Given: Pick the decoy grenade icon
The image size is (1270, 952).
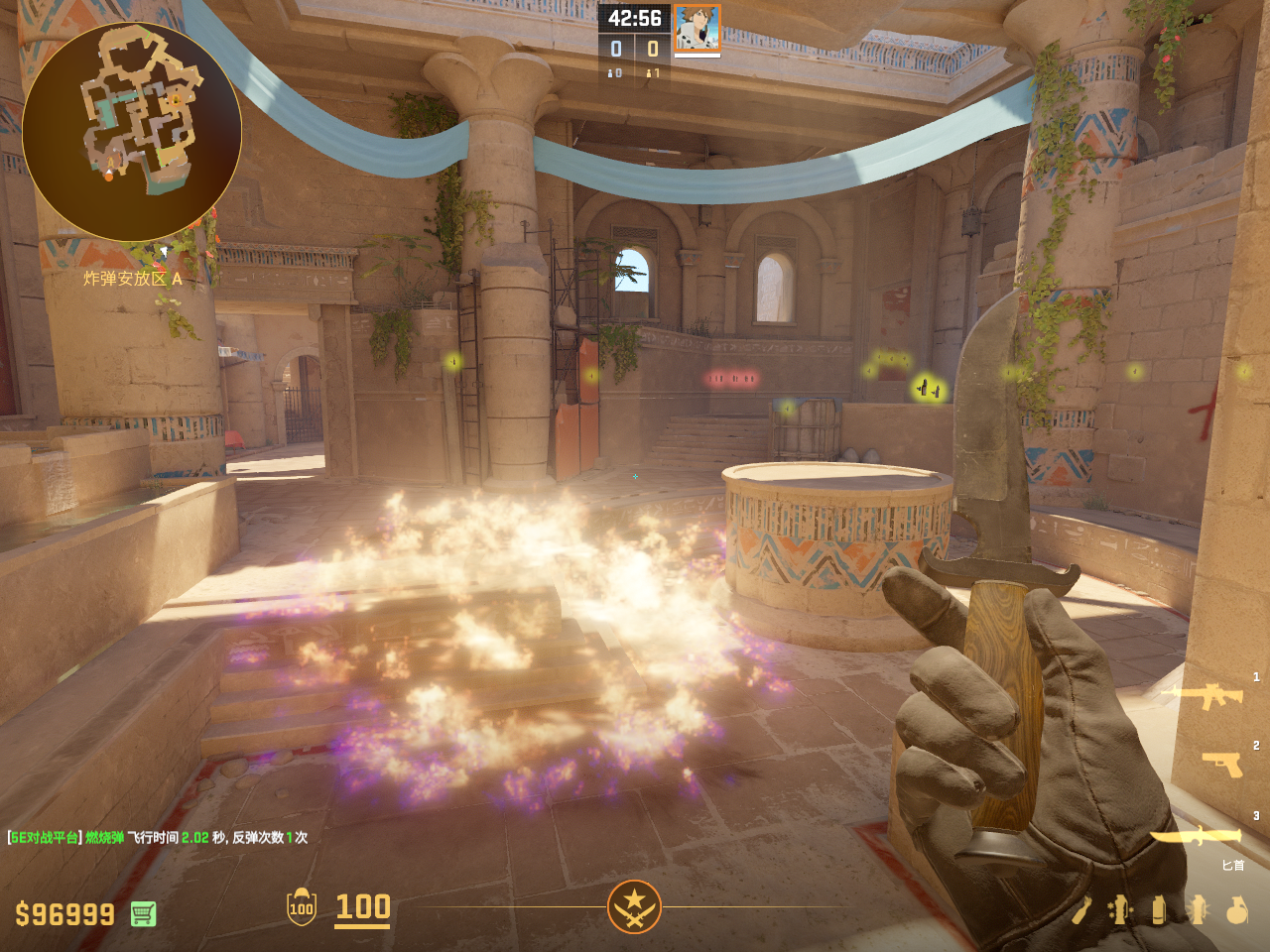Looking at the screenshot, I should click(x=1120, y=909).
